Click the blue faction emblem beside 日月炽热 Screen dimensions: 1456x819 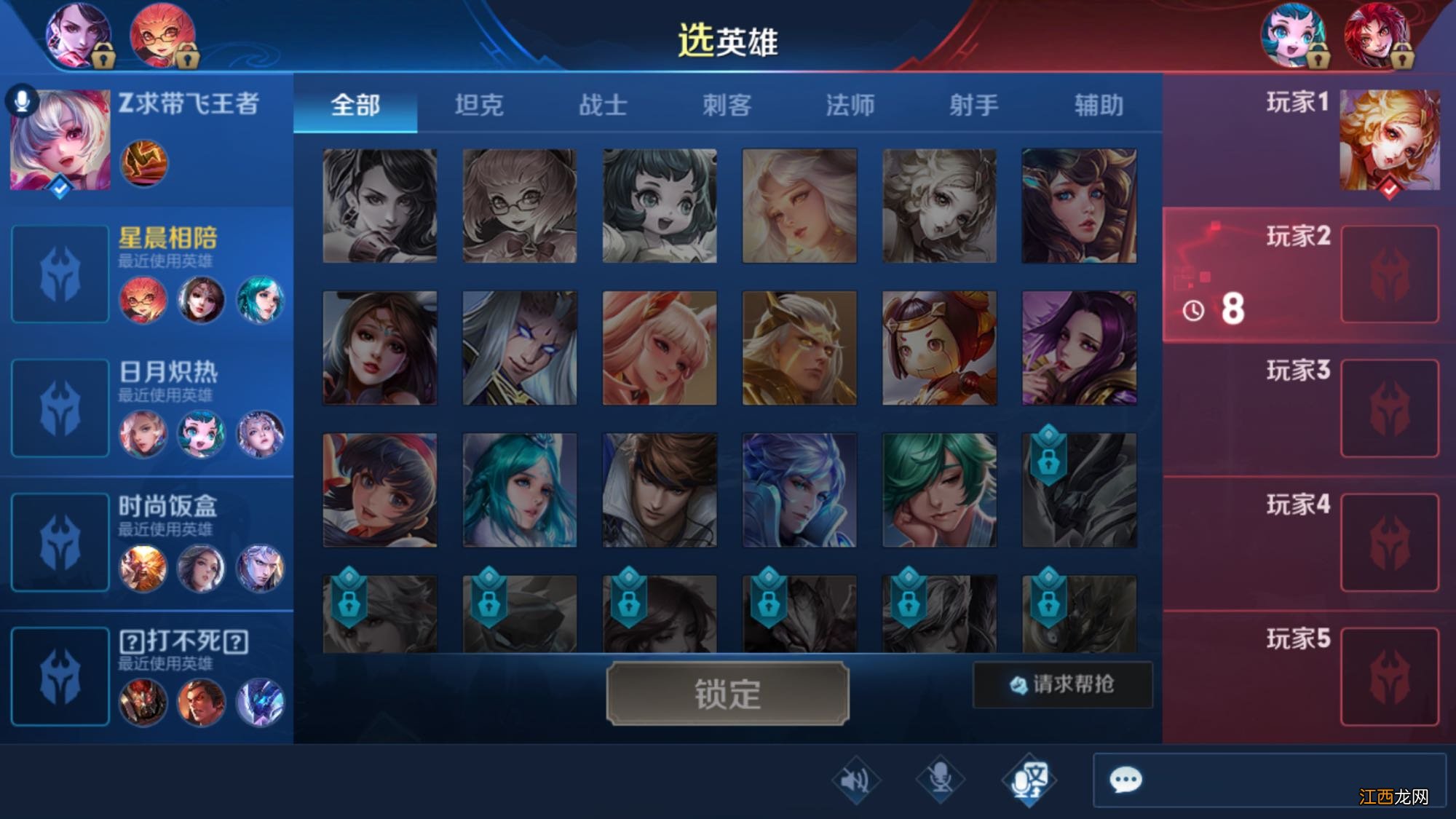pos(62,408)
